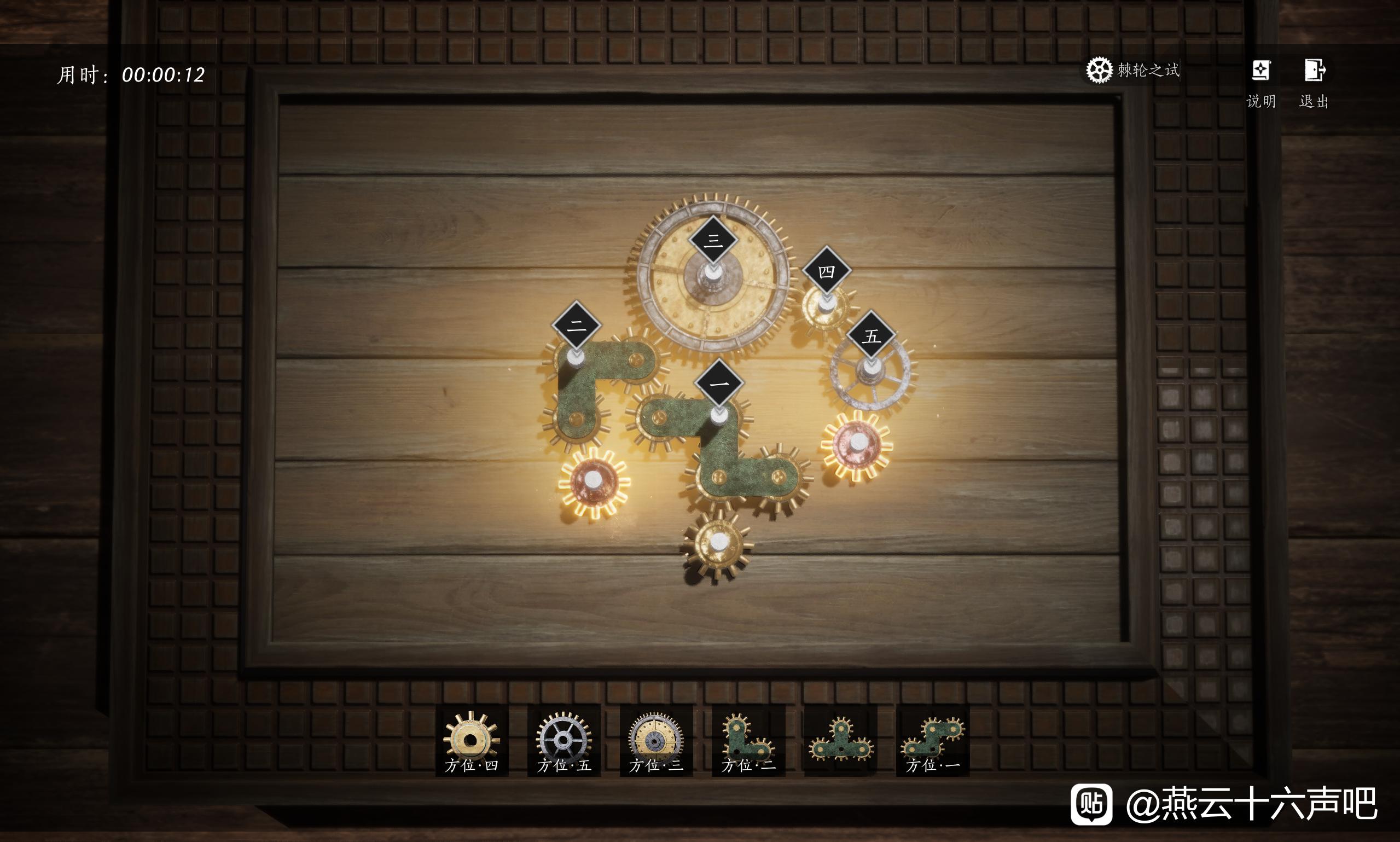Click the 一 diamond position marker
Image resolution: width=1400 pixels, height=842 pixels.
click(719, 384)
